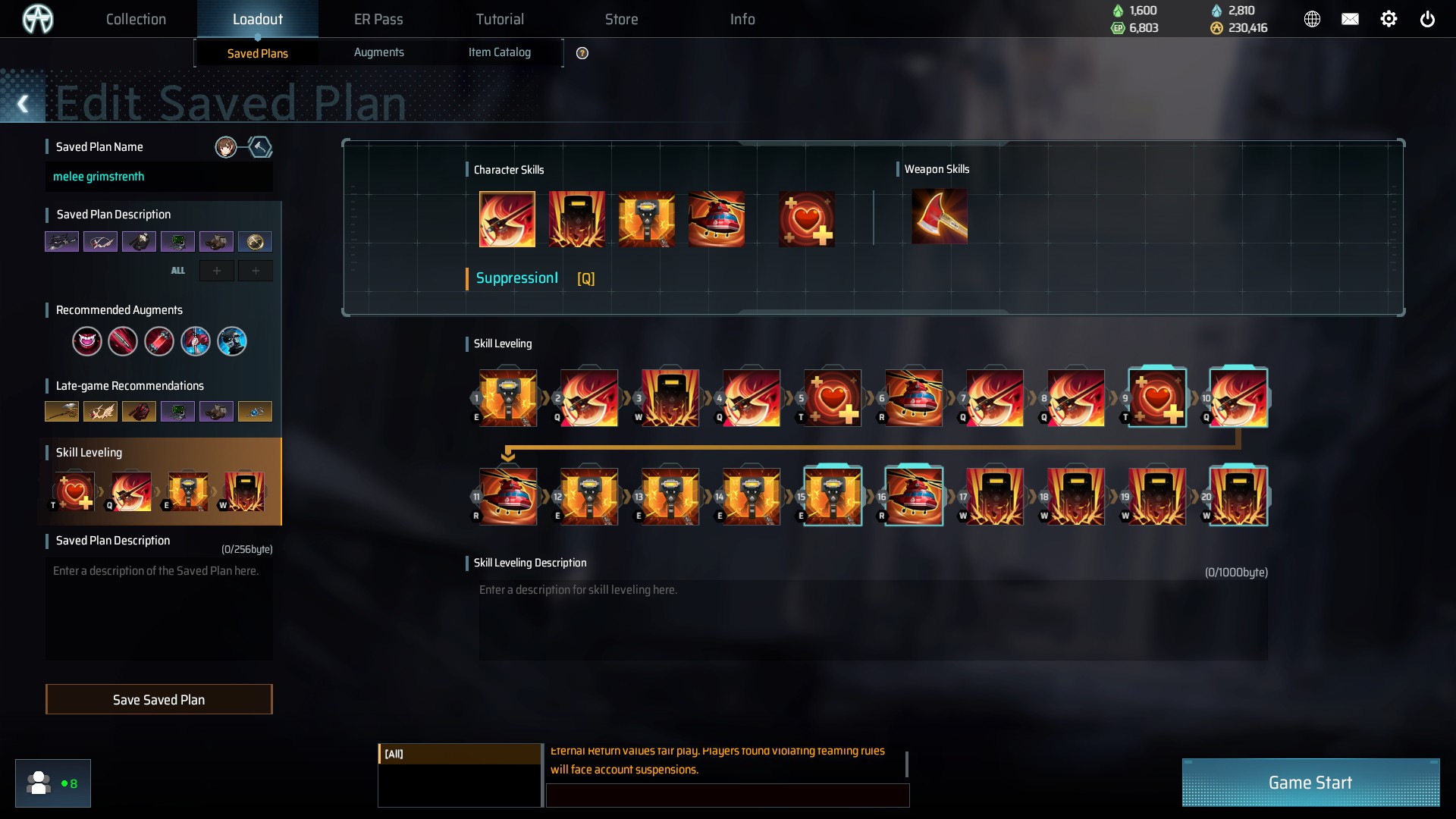Select the axe weapon skill icon
The height and width of the screenshot is (819, 1456).
tap(939, 218)
